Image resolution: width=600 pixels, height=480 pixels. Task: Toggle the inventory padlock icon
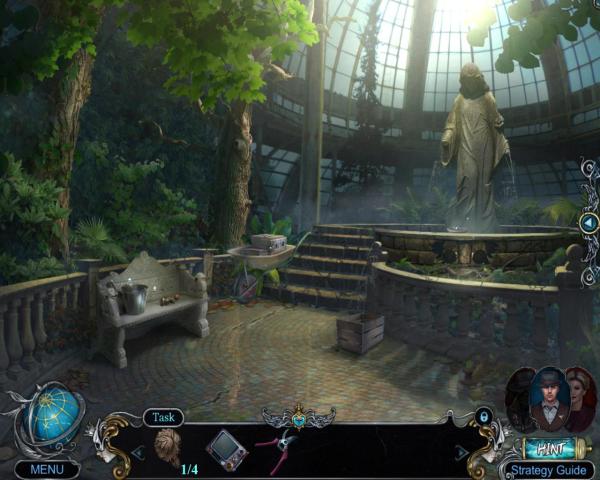[x=484, y=416]
